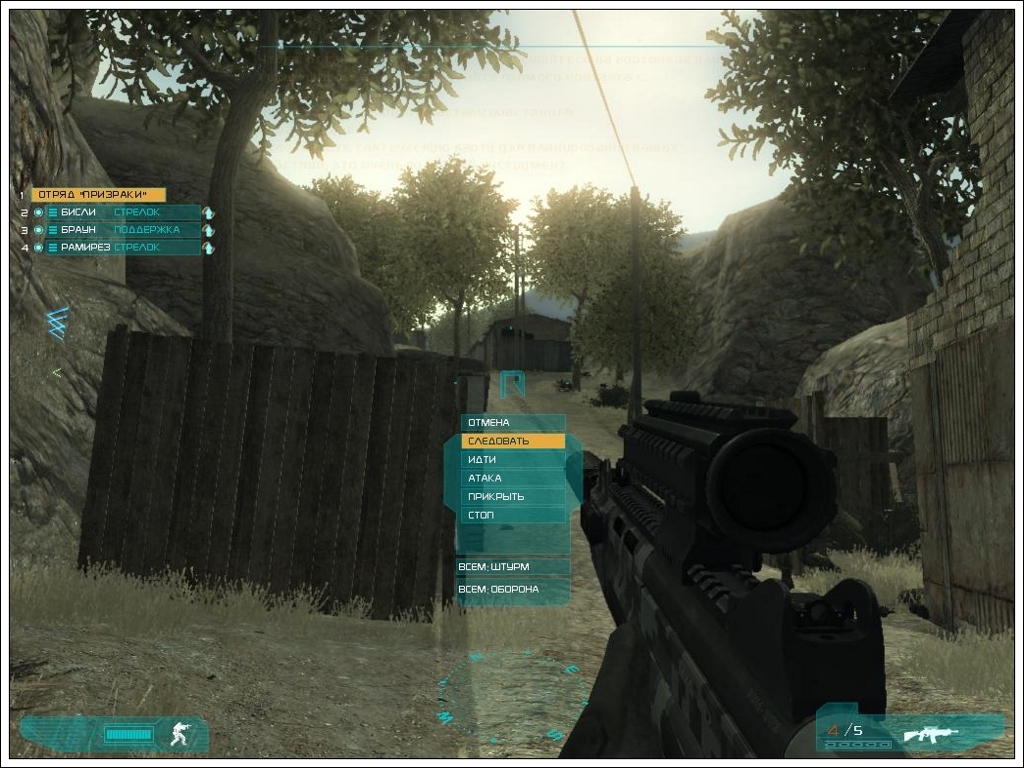Set ВСЕМ: ОБОРОНА for the squad
Screen dimensions: 1024x768
(512, 590)
